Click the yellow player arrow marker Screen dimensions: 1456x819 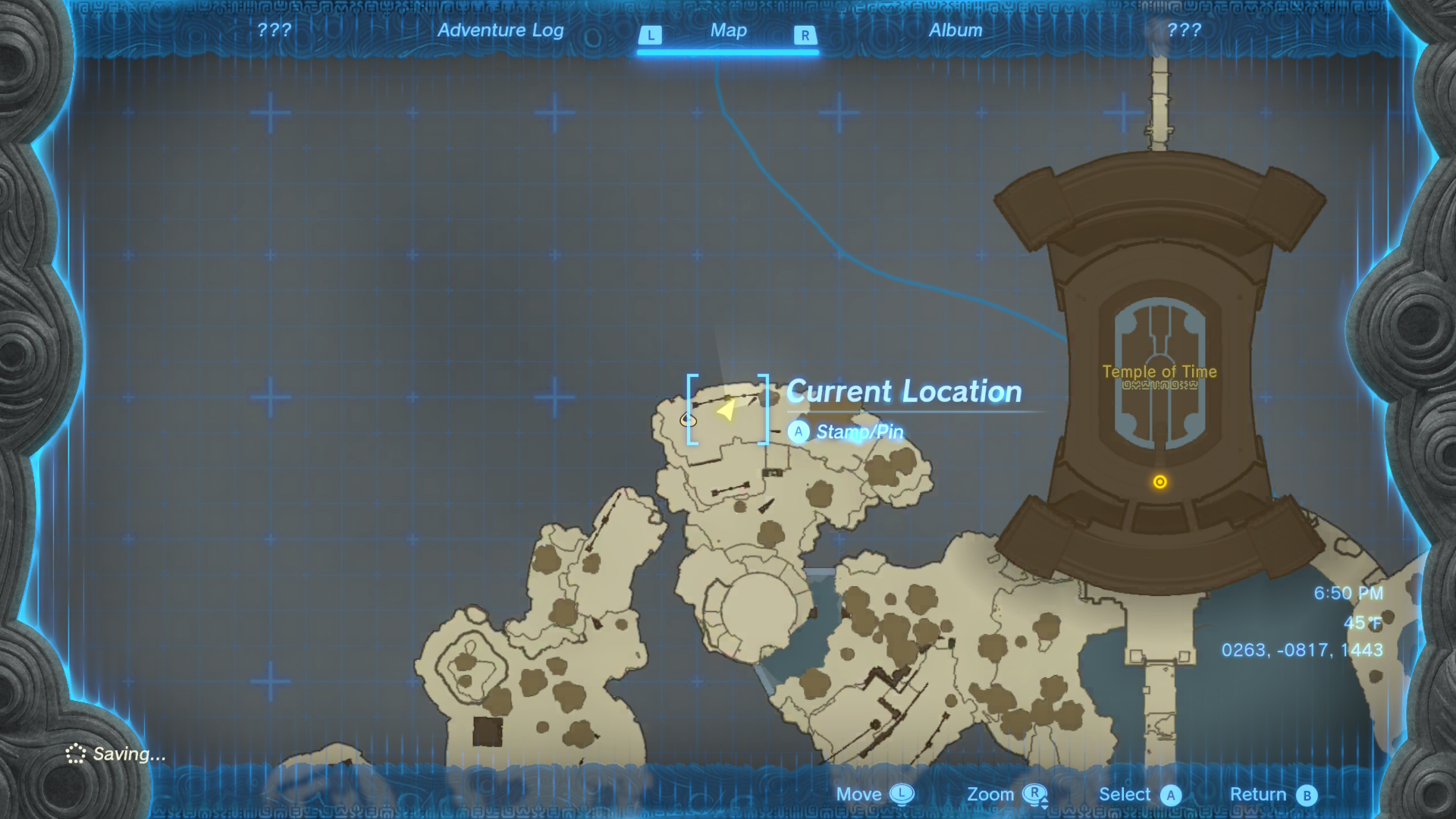726,410
